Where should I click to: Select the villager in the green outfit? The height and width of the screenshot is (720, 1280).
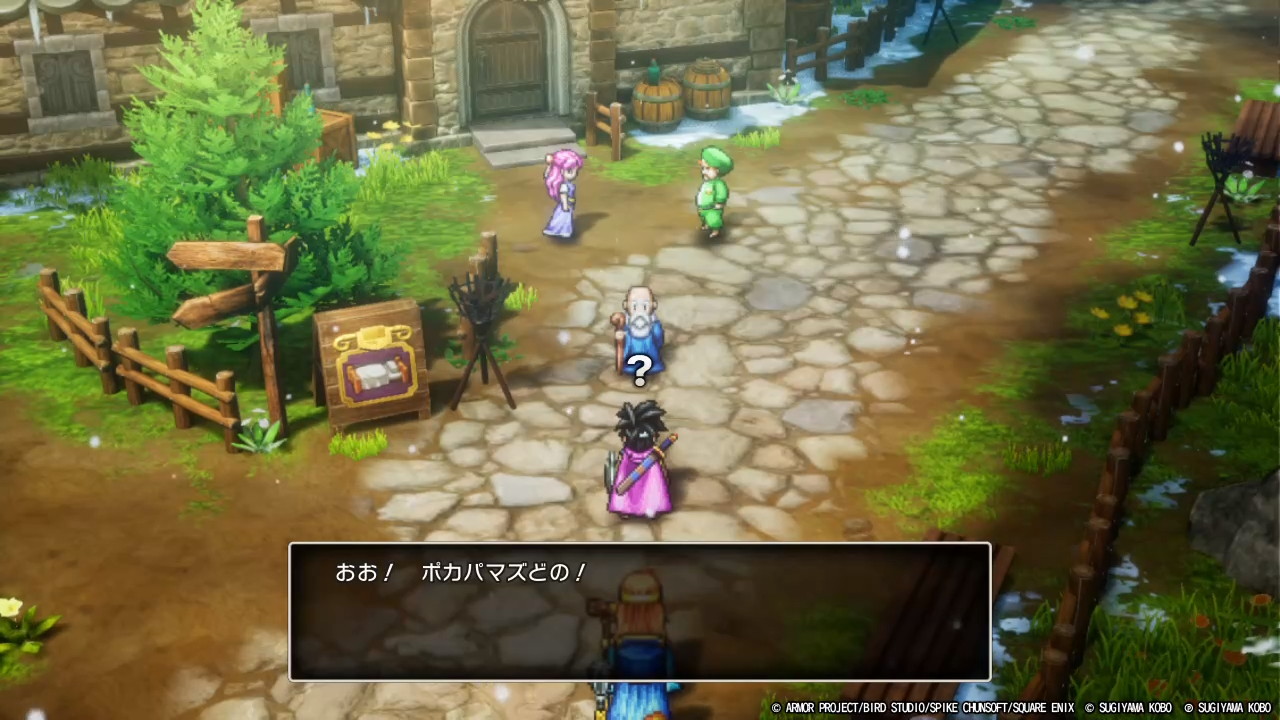click(x=712, y=192)
